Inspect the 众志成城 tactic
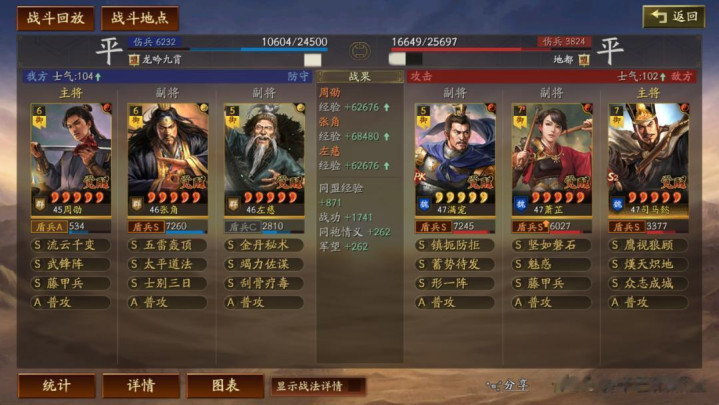 coord(647,283)
